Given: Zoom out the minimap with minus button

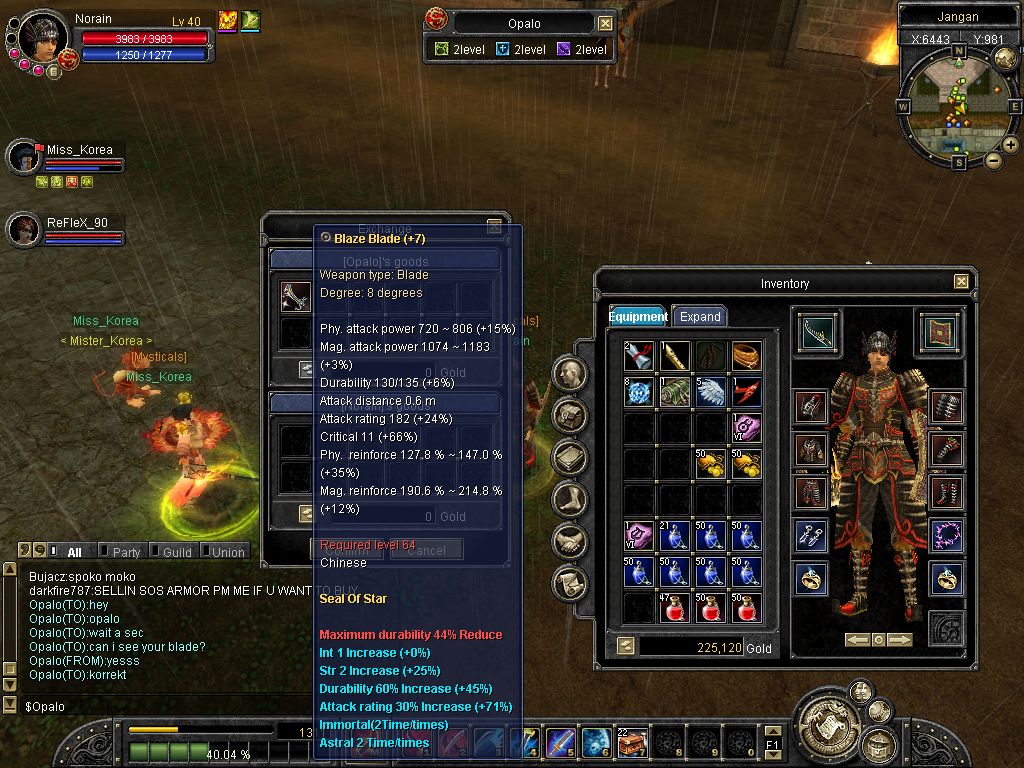Looking at the screenshot, I should pyautogui.click(x=993, y=160).
